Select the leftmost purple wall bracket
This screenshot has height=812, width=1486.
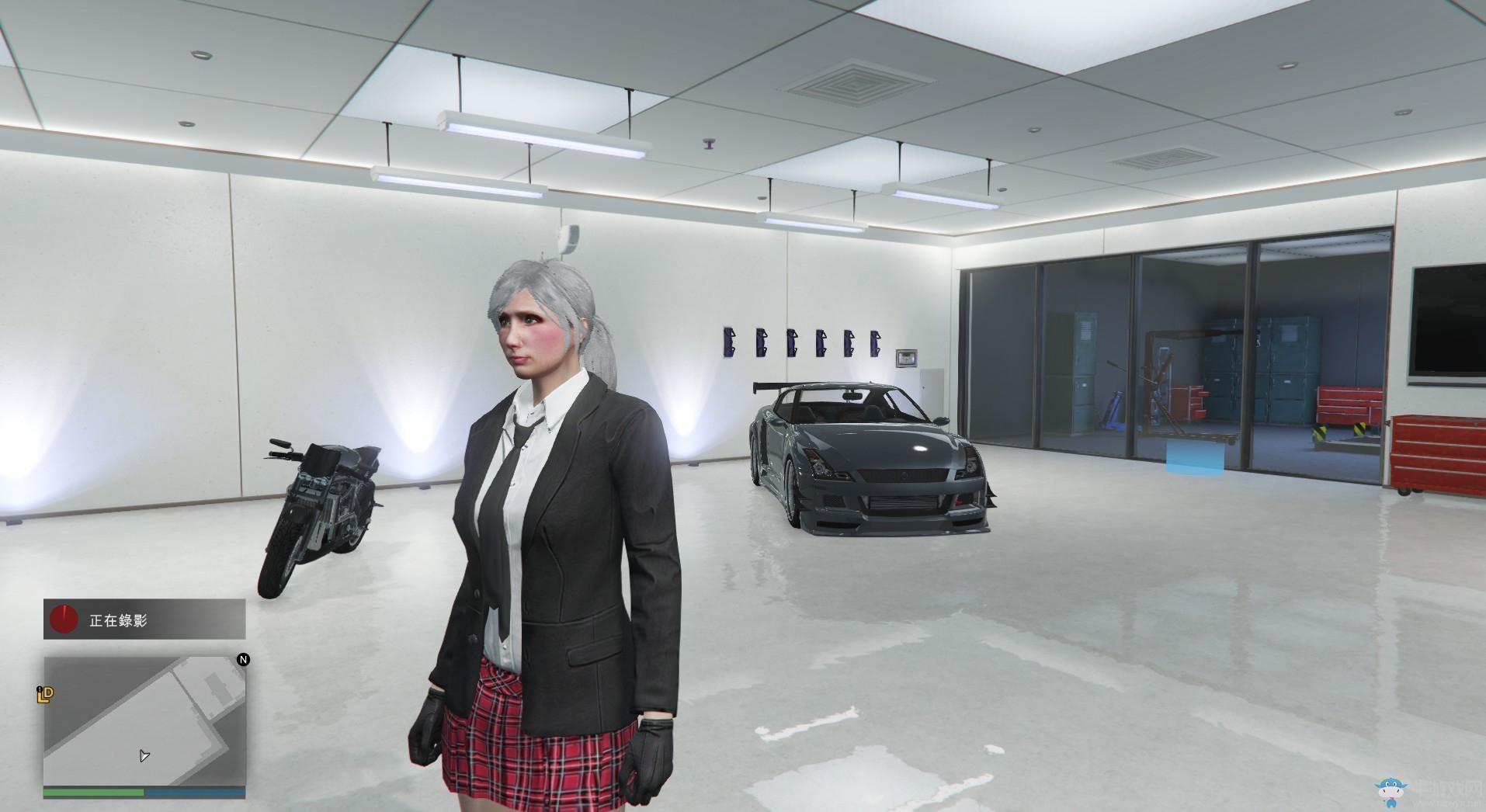(728, 342)
